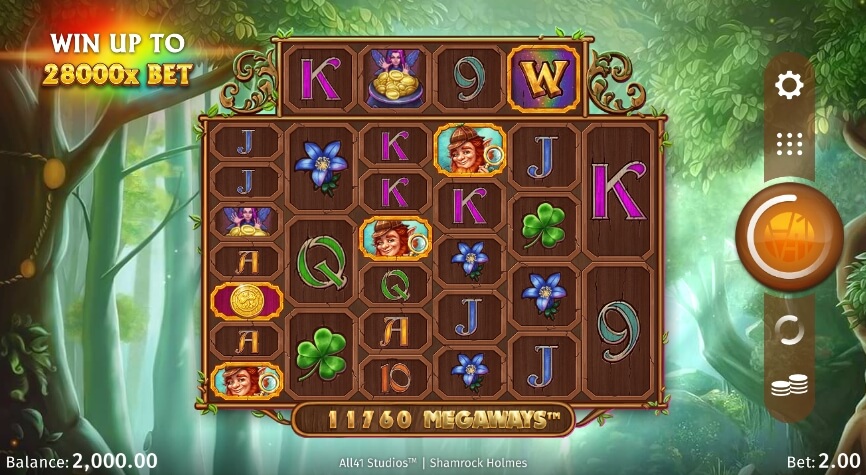
Task: Spin the reels with the orange button
Action: pos(788,237)
